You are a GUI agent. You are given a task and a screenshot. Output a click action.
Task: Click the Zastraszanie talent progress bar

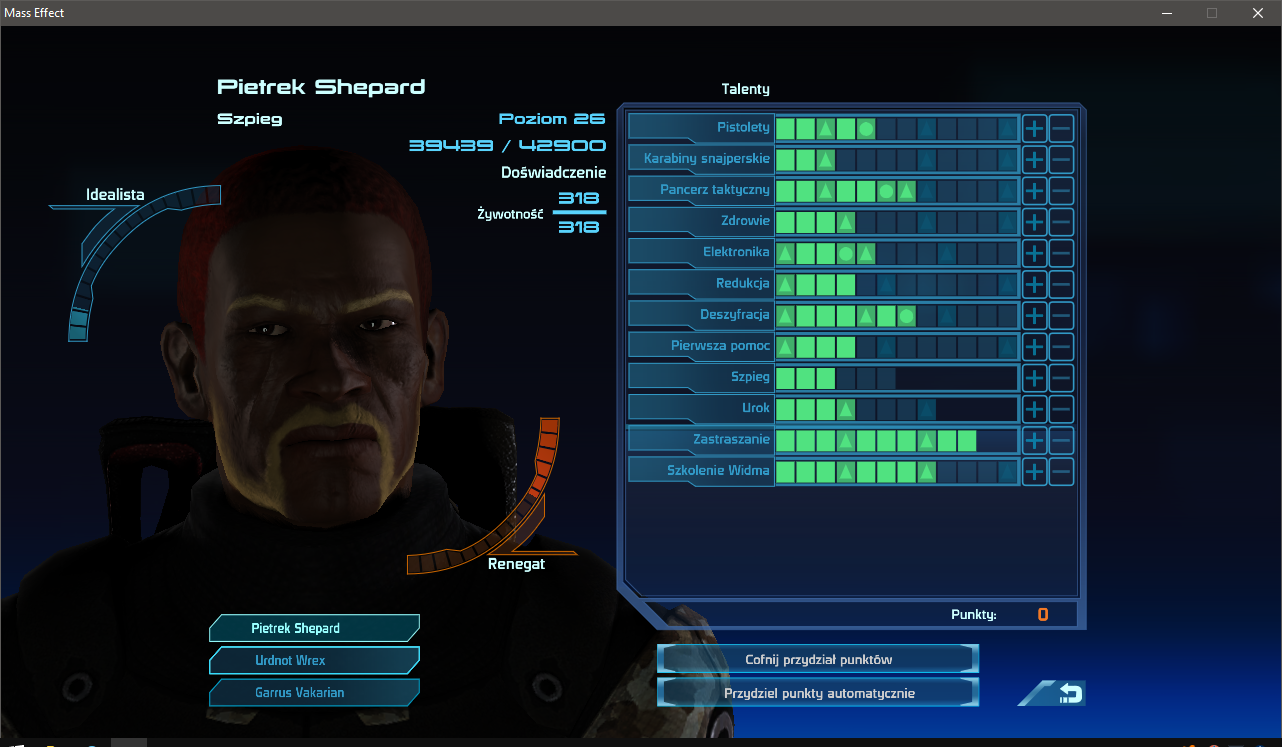[895, 440]
